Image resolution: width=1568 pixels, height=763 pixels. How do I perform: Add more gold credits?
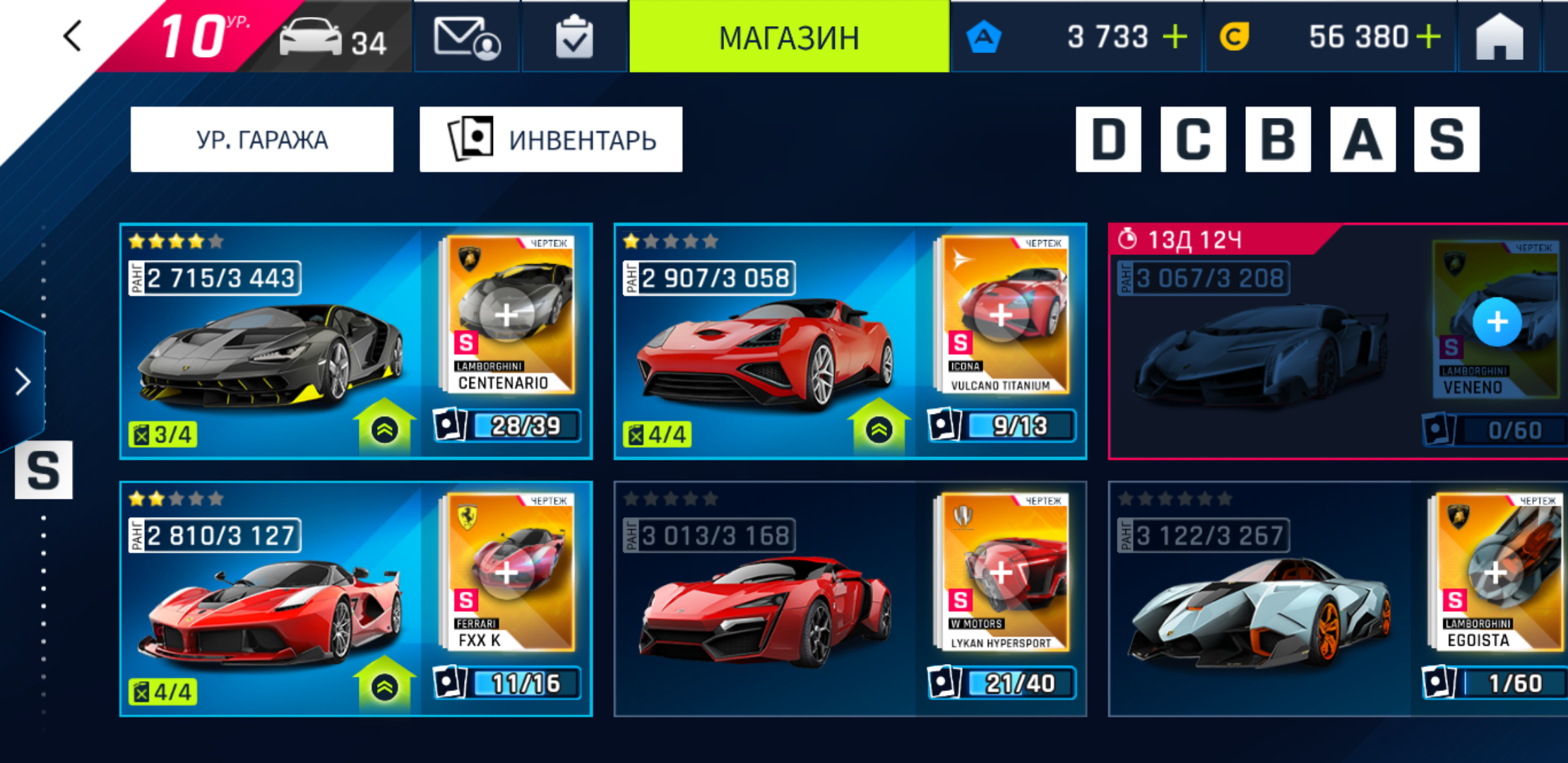tap(1428, 37)
